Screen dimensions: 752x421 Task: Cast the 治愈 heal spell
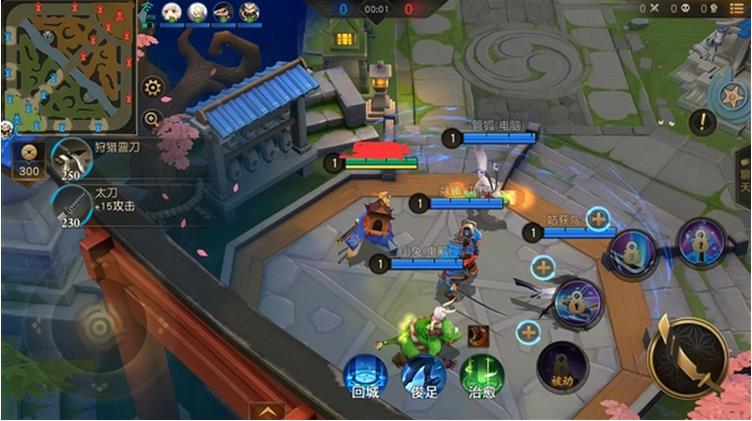click(481, 376)
